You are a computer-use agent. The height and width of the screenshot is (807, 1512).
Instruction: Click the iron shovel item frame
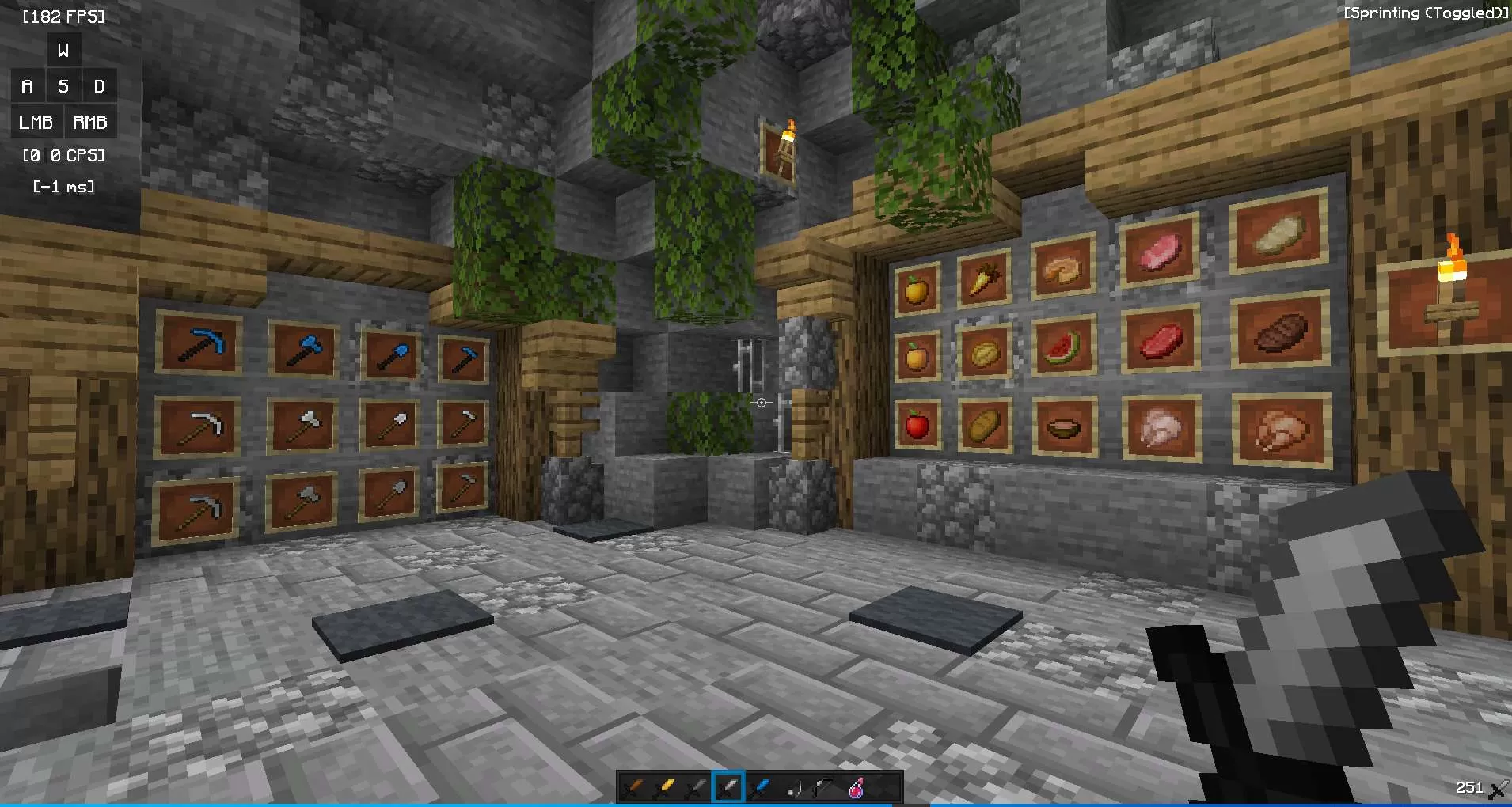pyautogui.click(x=390, y=425)
